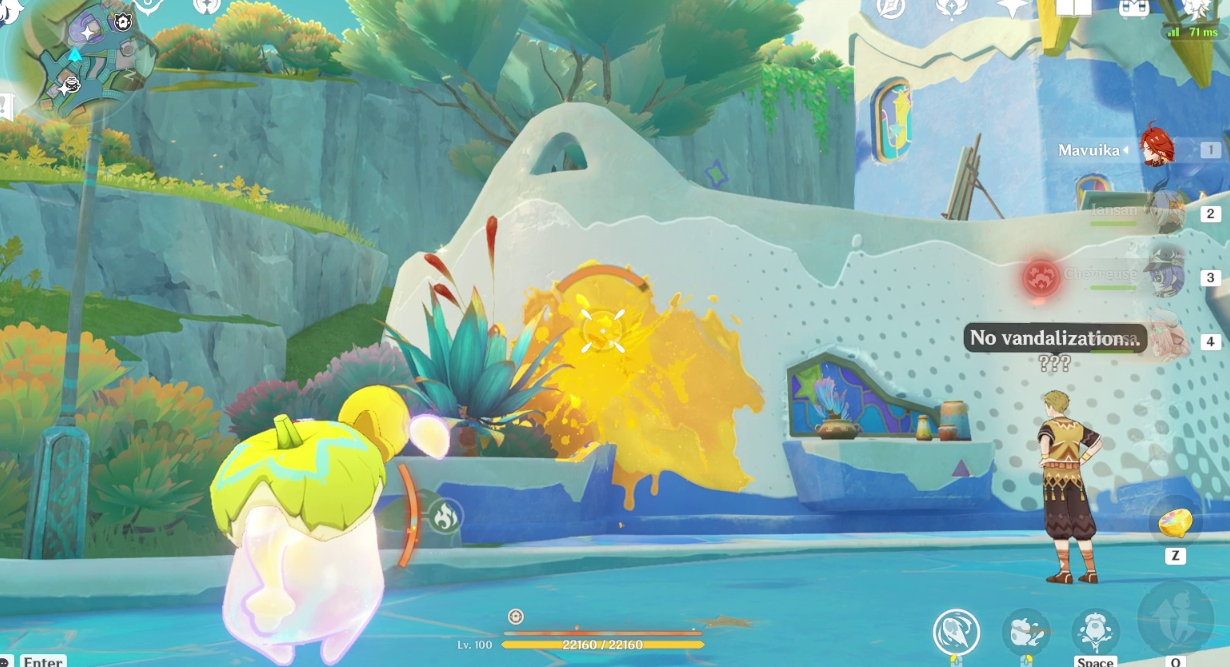Switch to party member Mavuika
This screenshot has width=1230, height=667.
point(1160,150)
